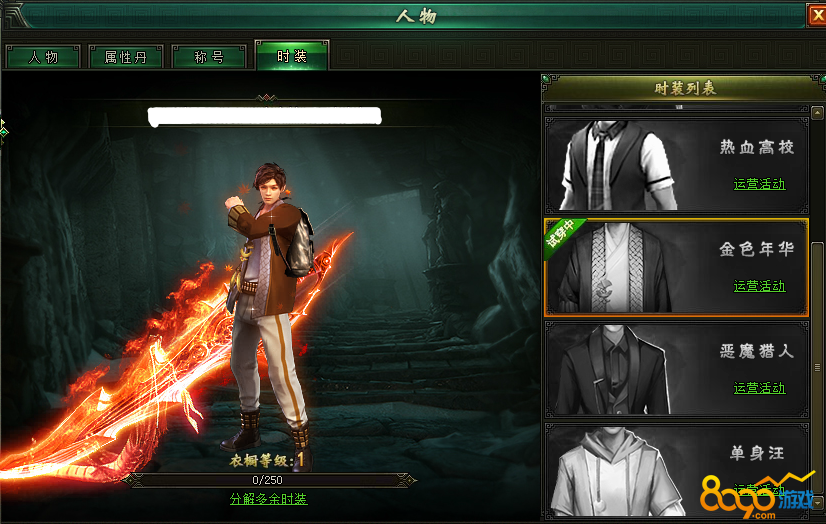
Task: Switch to the 人物 tab
Action: (x=43, y=57)
